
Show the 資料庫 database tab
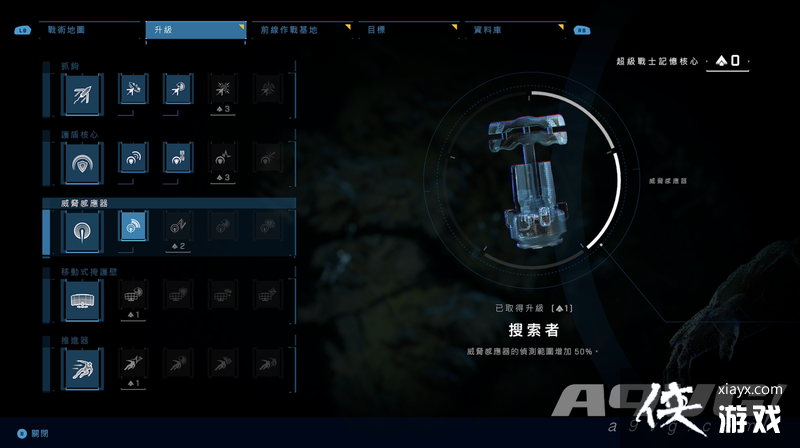(x=510, y=30)
